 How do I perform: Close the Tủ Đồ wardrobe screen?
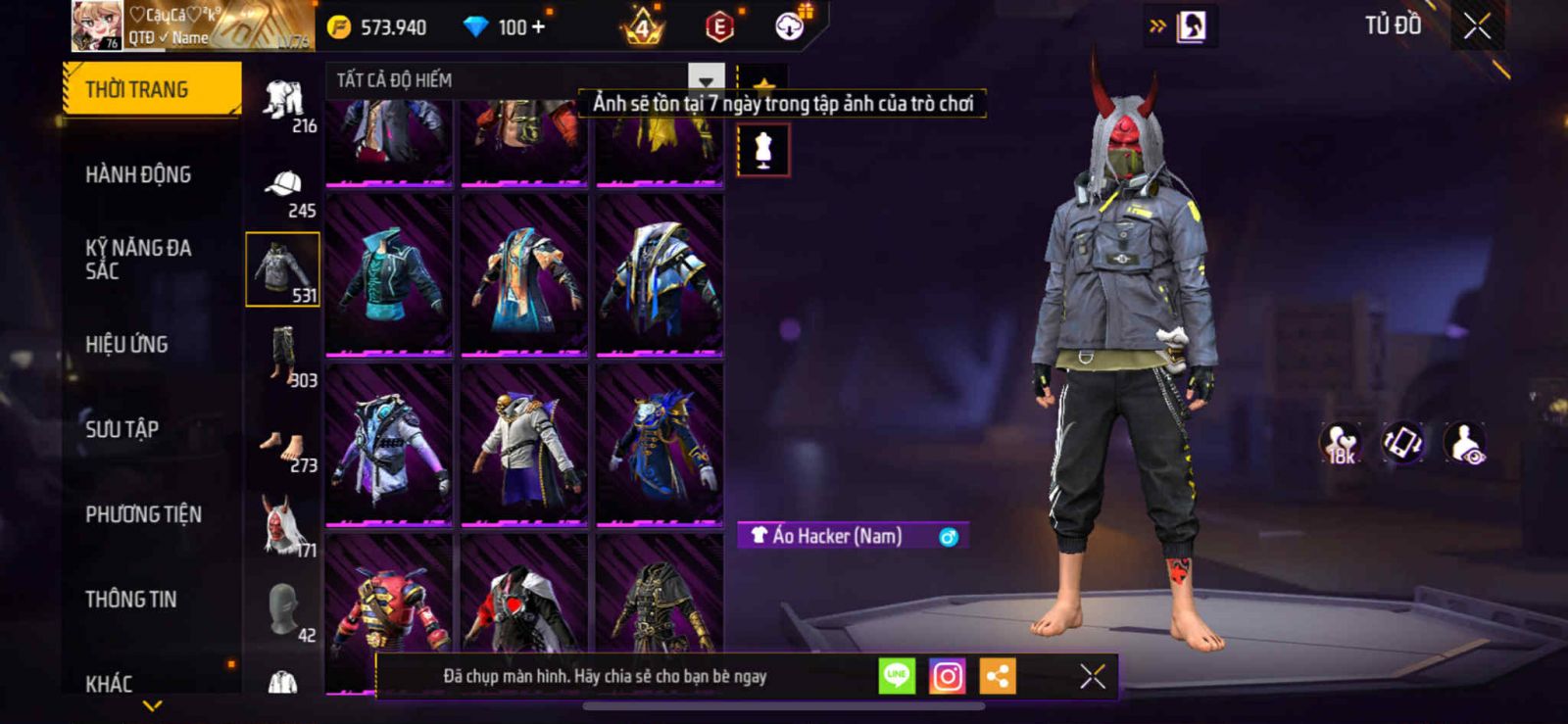[x=1477, y=26]
